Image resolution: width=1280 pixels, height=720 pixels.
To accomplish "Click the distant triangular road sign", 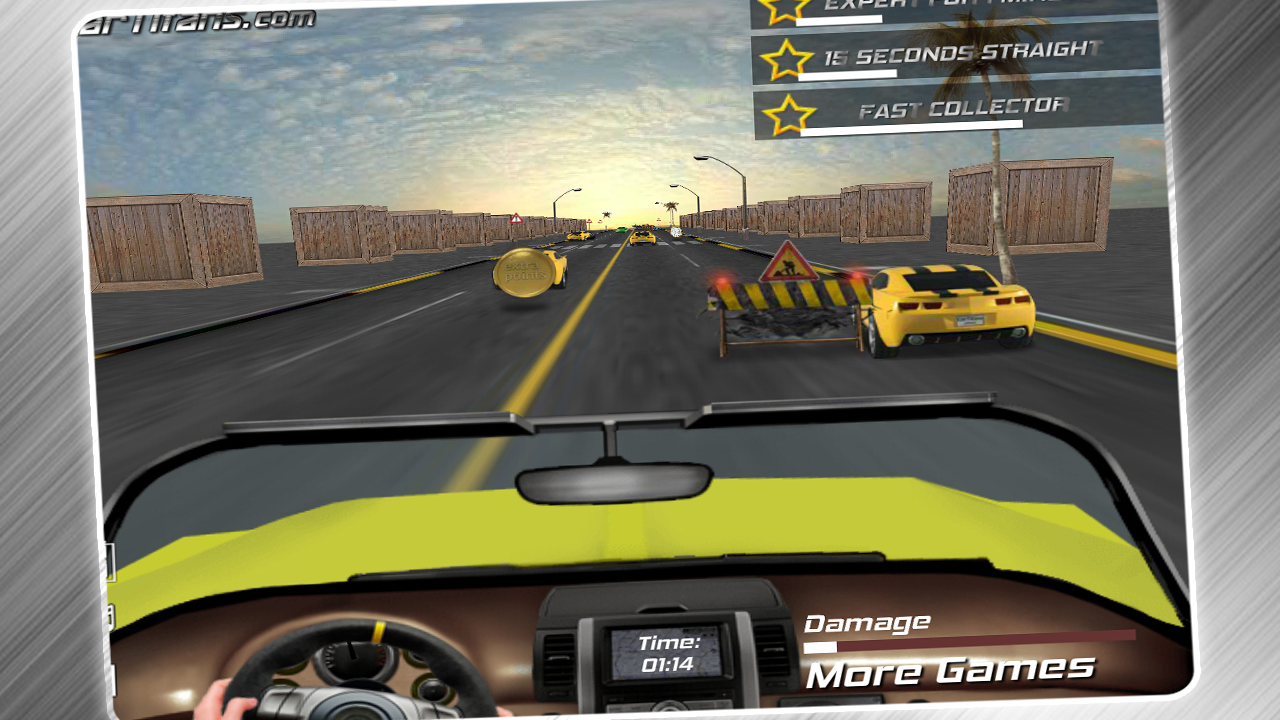I will (x=516, y=218).
